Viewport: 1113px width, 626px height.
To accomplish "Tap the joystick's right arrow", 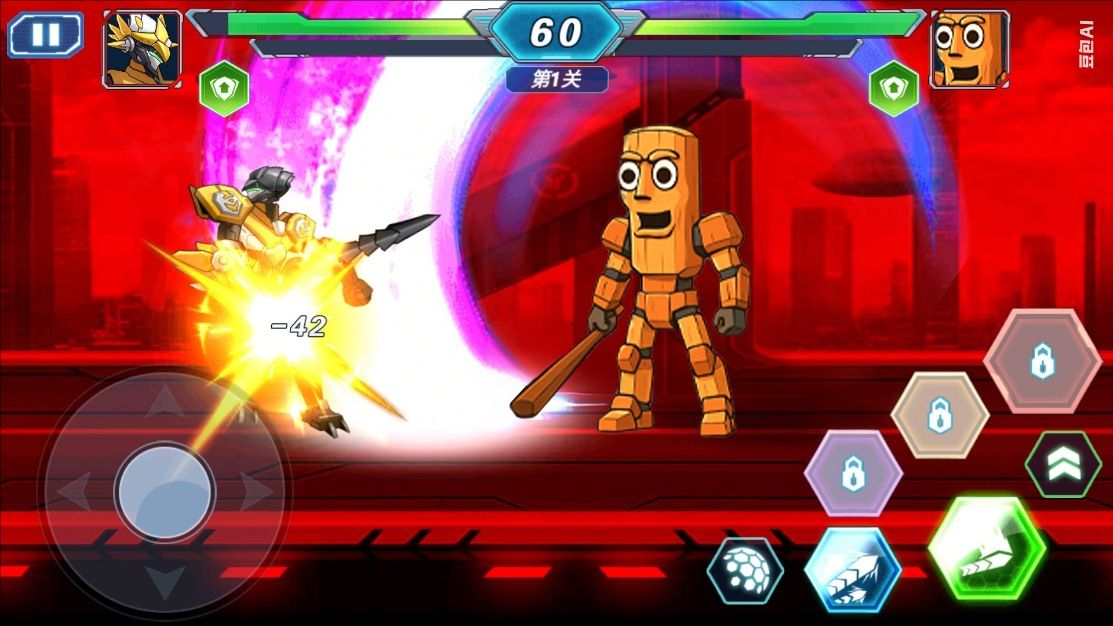I will [256, 492].
